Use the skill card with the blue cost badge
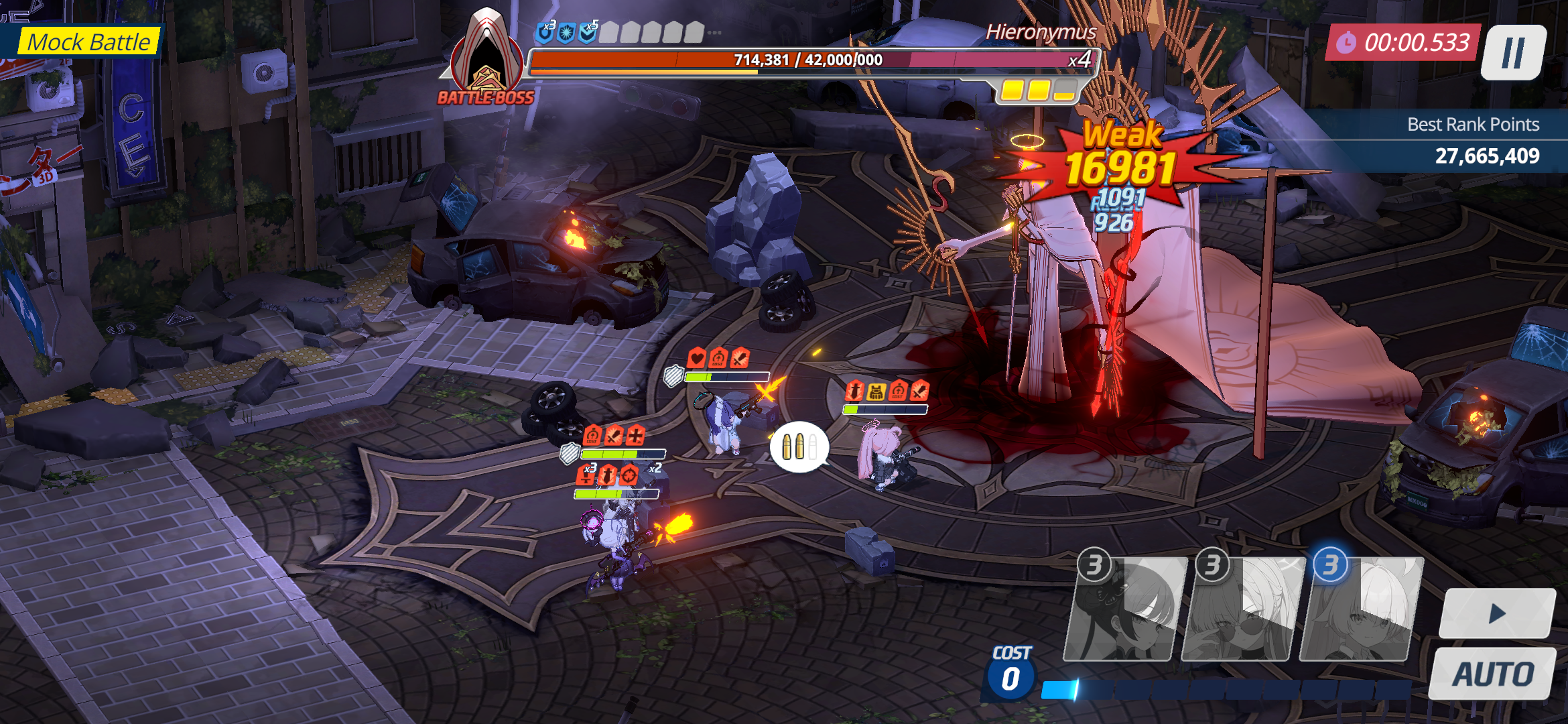Viewport: 1568px width, 724px height. click(x=1360, y=610)
